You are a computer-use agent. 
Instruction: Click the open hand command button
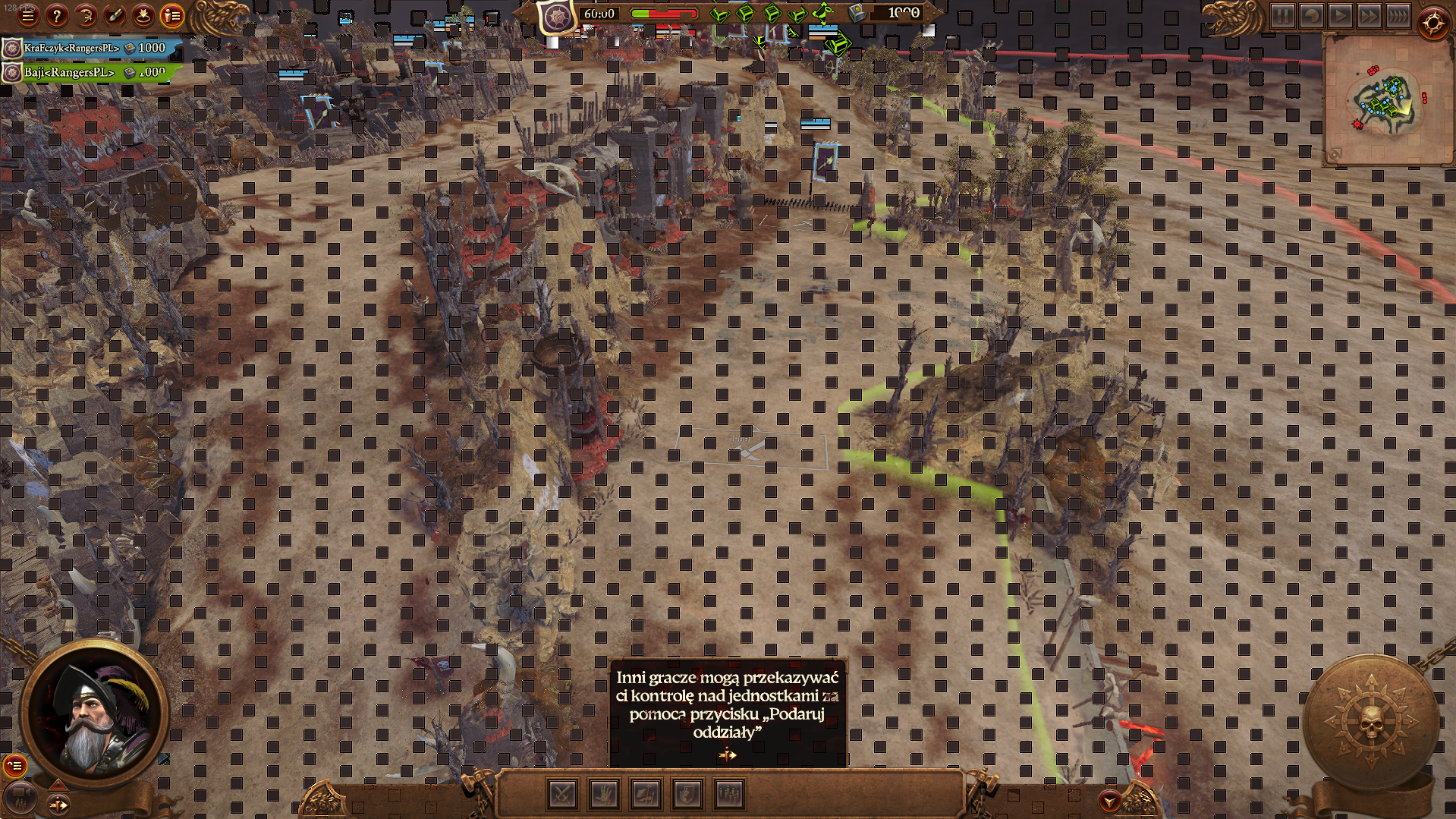tap(604, 795)
